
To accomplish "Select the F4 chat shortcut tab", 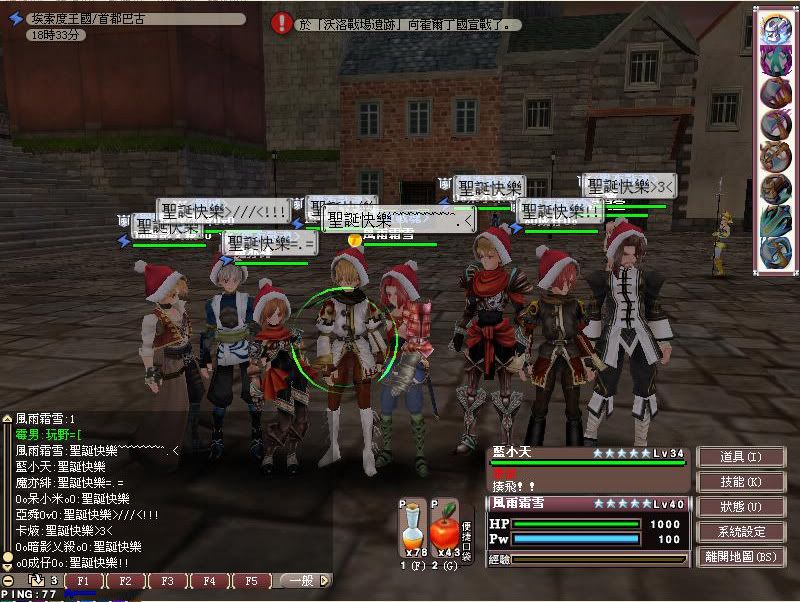I will (x=209, y=581).
